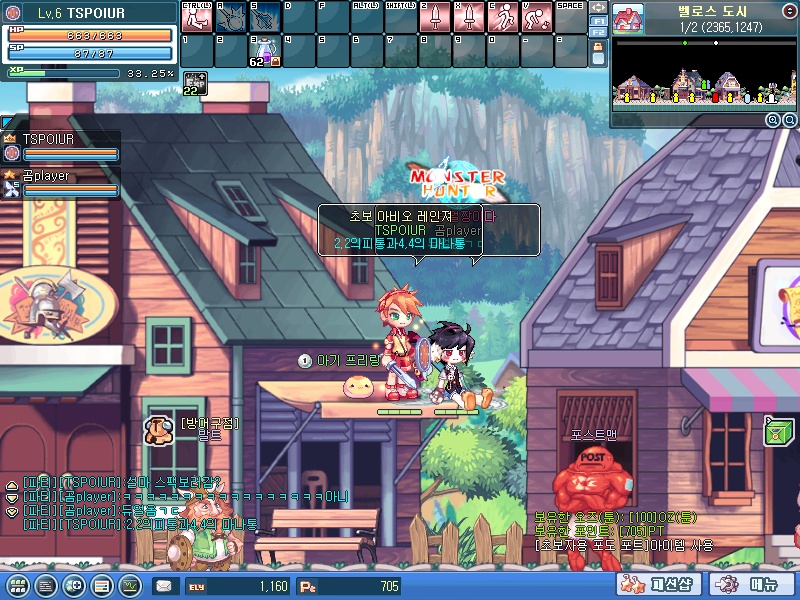
Task: Open the 메뉴 menu button
Action: click(x=752, y=585)
